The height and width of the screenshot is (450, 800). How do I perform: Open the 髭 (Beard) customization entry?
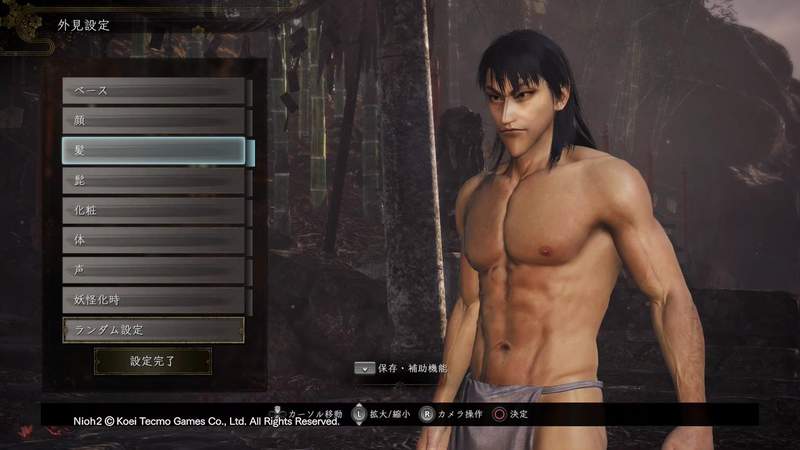[154, 181]
